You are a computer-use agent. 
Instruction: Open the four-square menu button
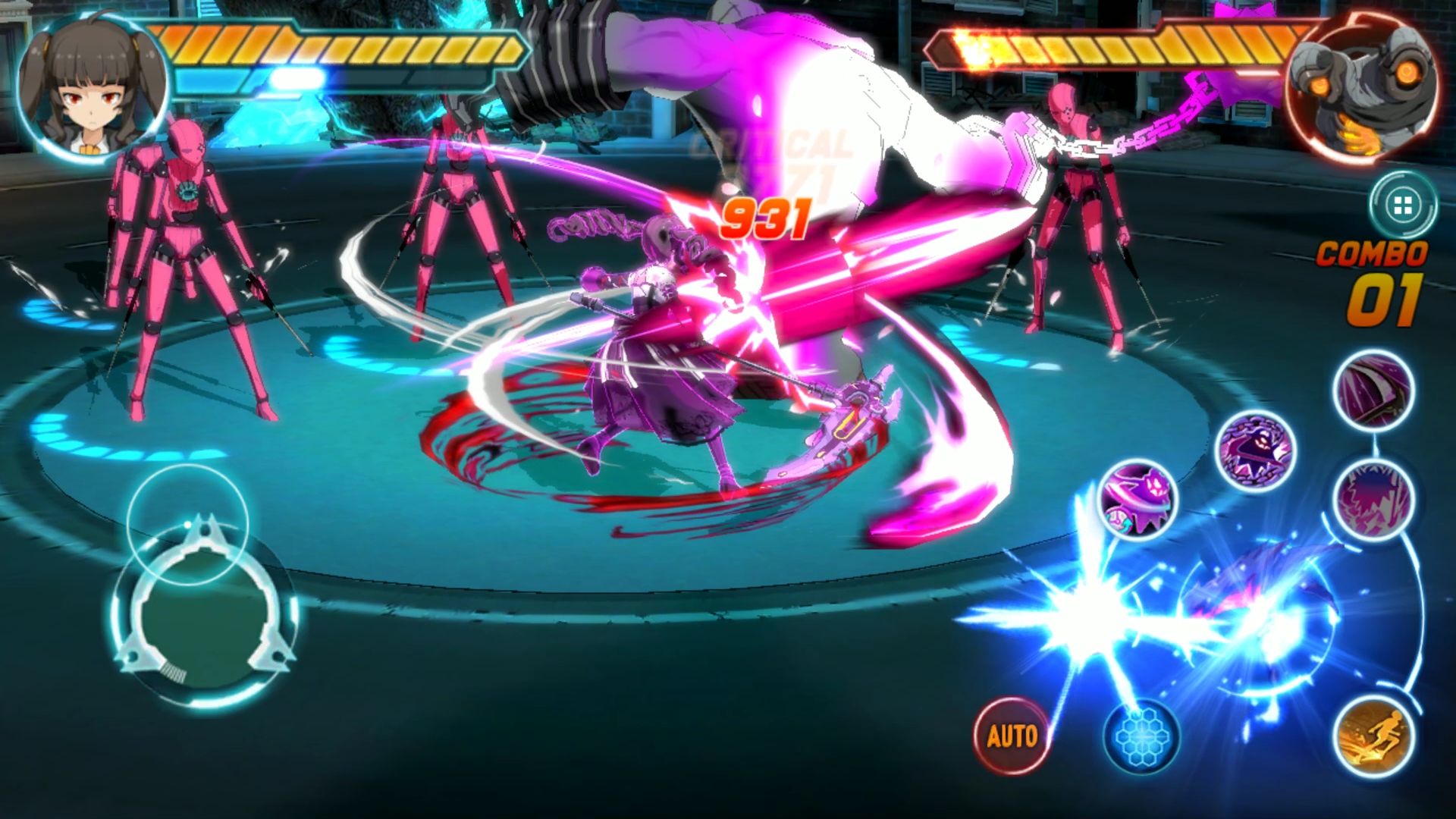(1402, 205)
